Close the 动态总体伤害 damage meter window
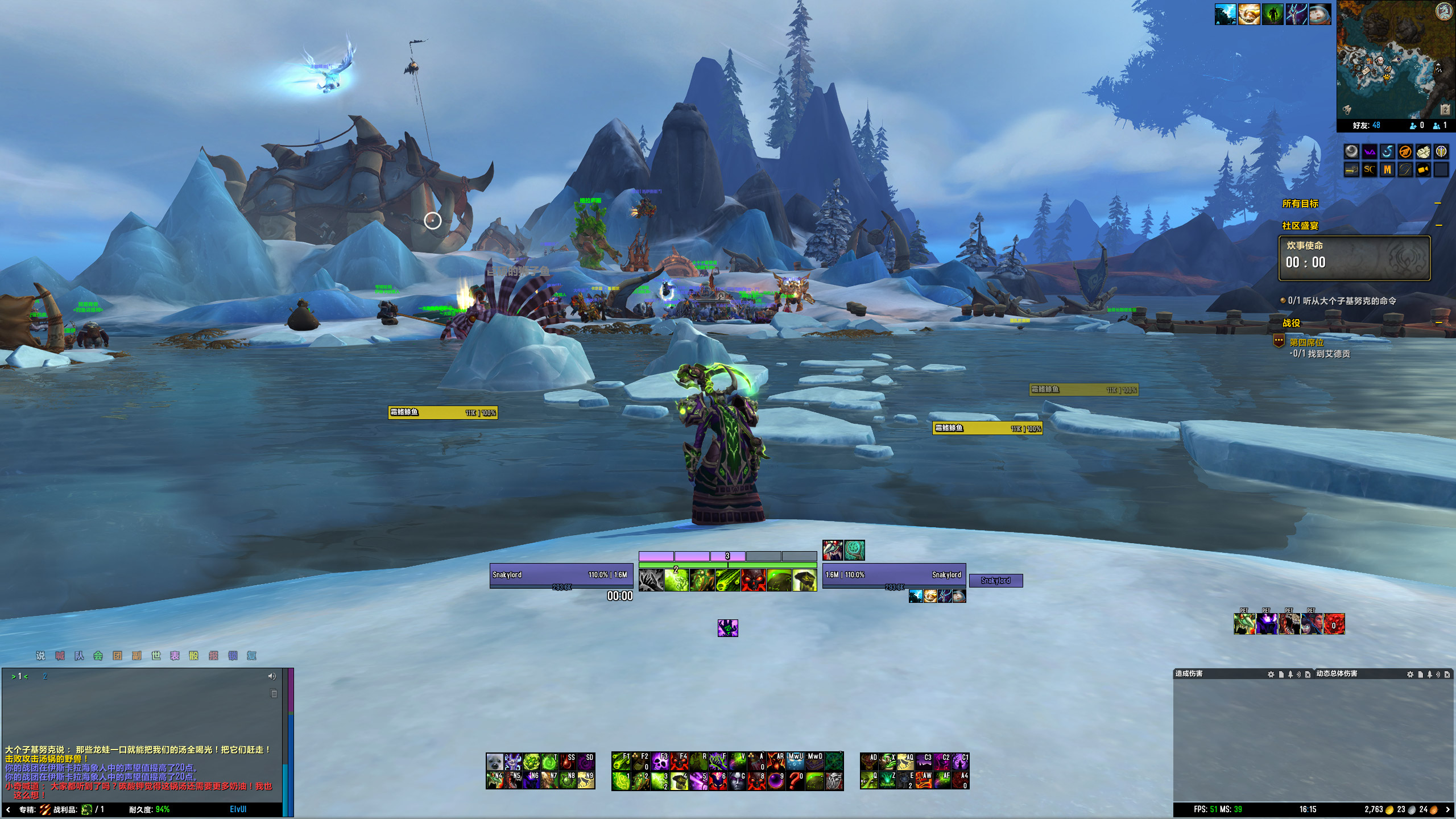1456x819 pixels. pos(1447,674)
